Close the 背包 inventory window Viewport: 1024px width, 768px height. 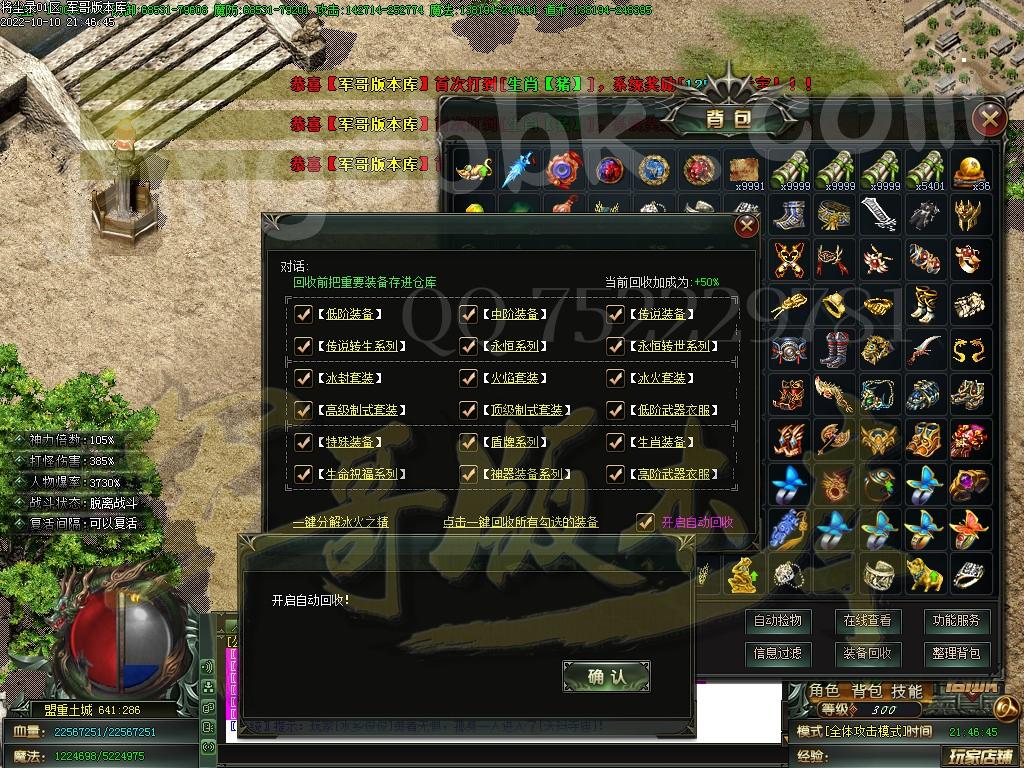[x=989, y=120]
